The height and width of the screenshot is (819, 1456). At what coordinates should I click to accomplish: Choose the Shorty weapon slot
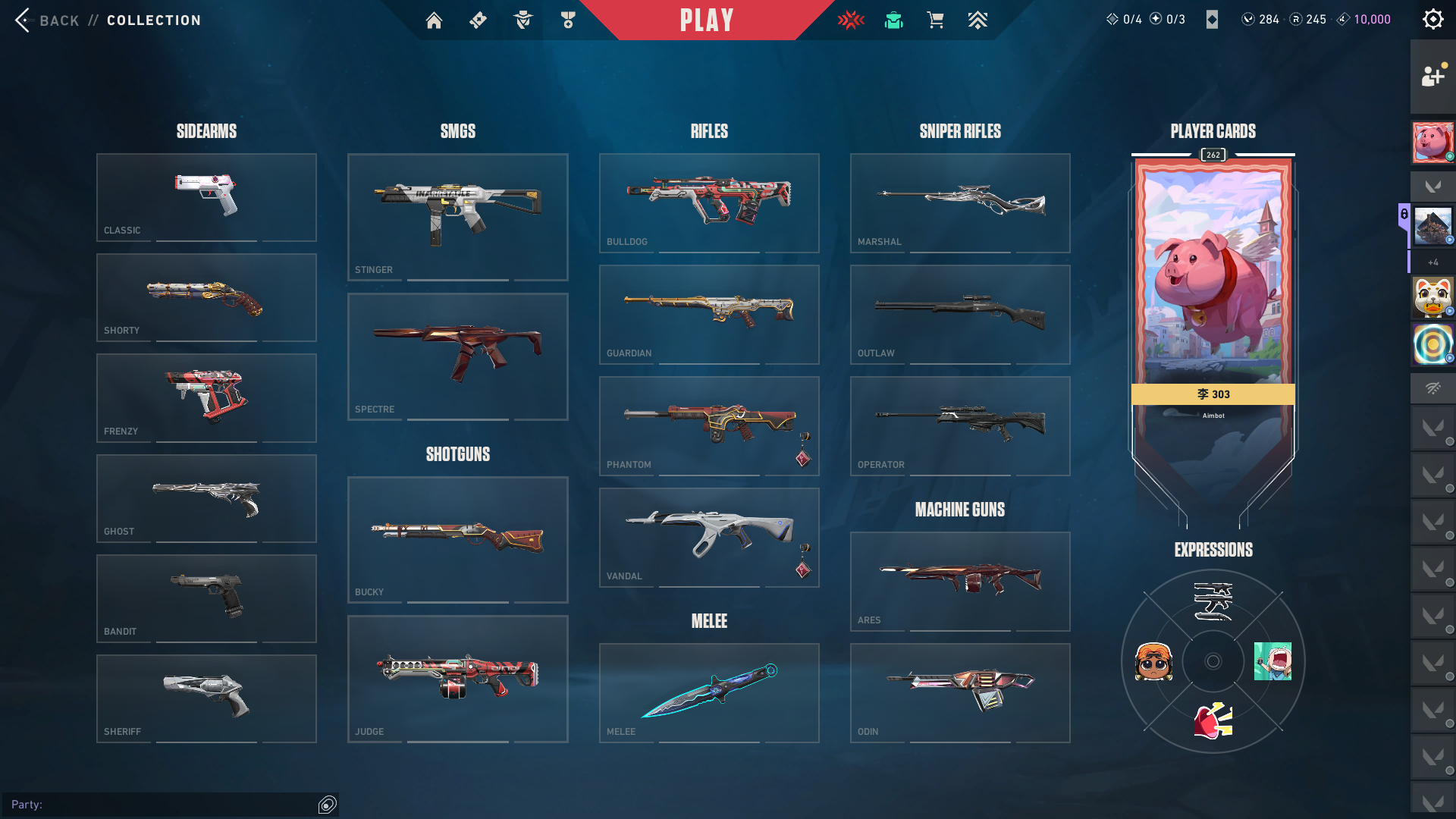[x=206, y=297]
